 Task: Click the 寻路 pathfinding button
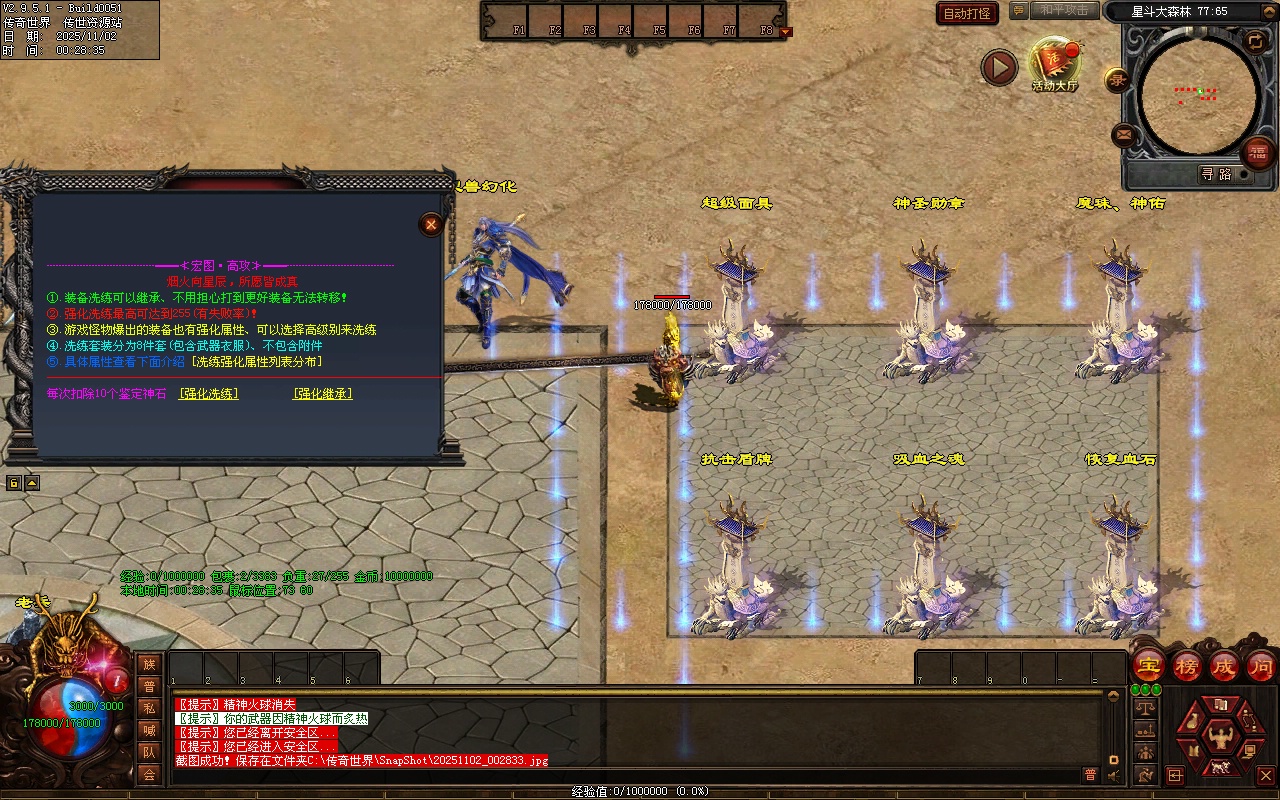pos(1216,174)
